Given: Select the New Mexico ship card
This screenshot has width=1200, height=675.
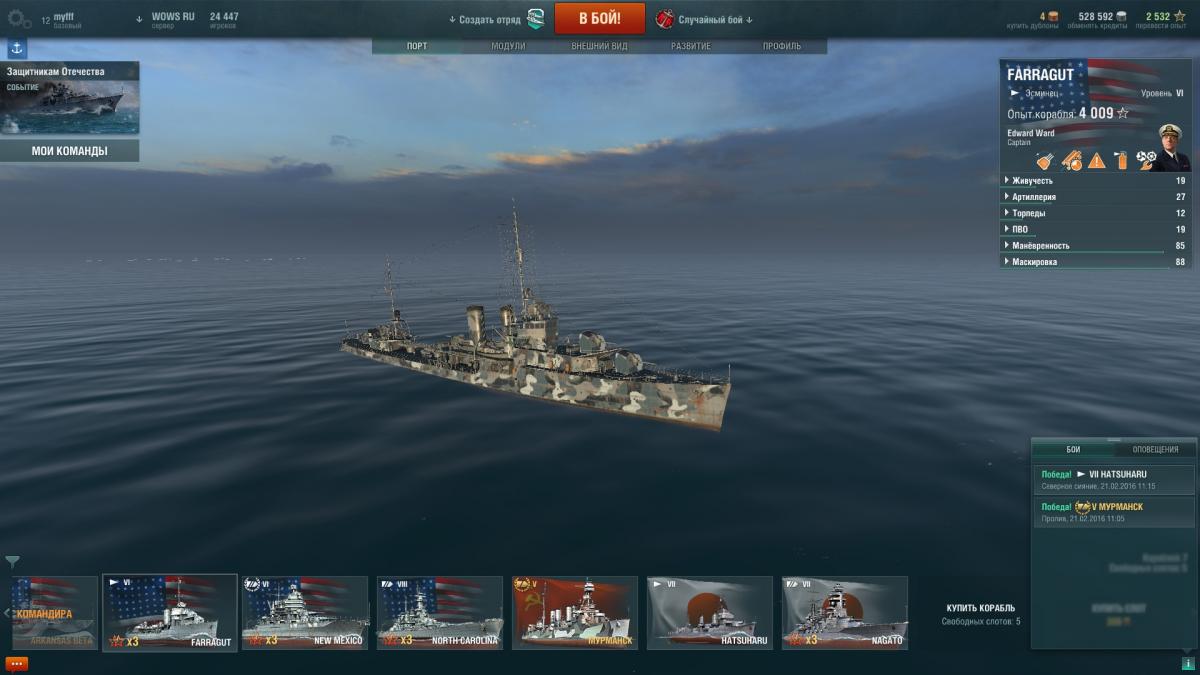Looking at the screenshot, I should pos(305,613).
